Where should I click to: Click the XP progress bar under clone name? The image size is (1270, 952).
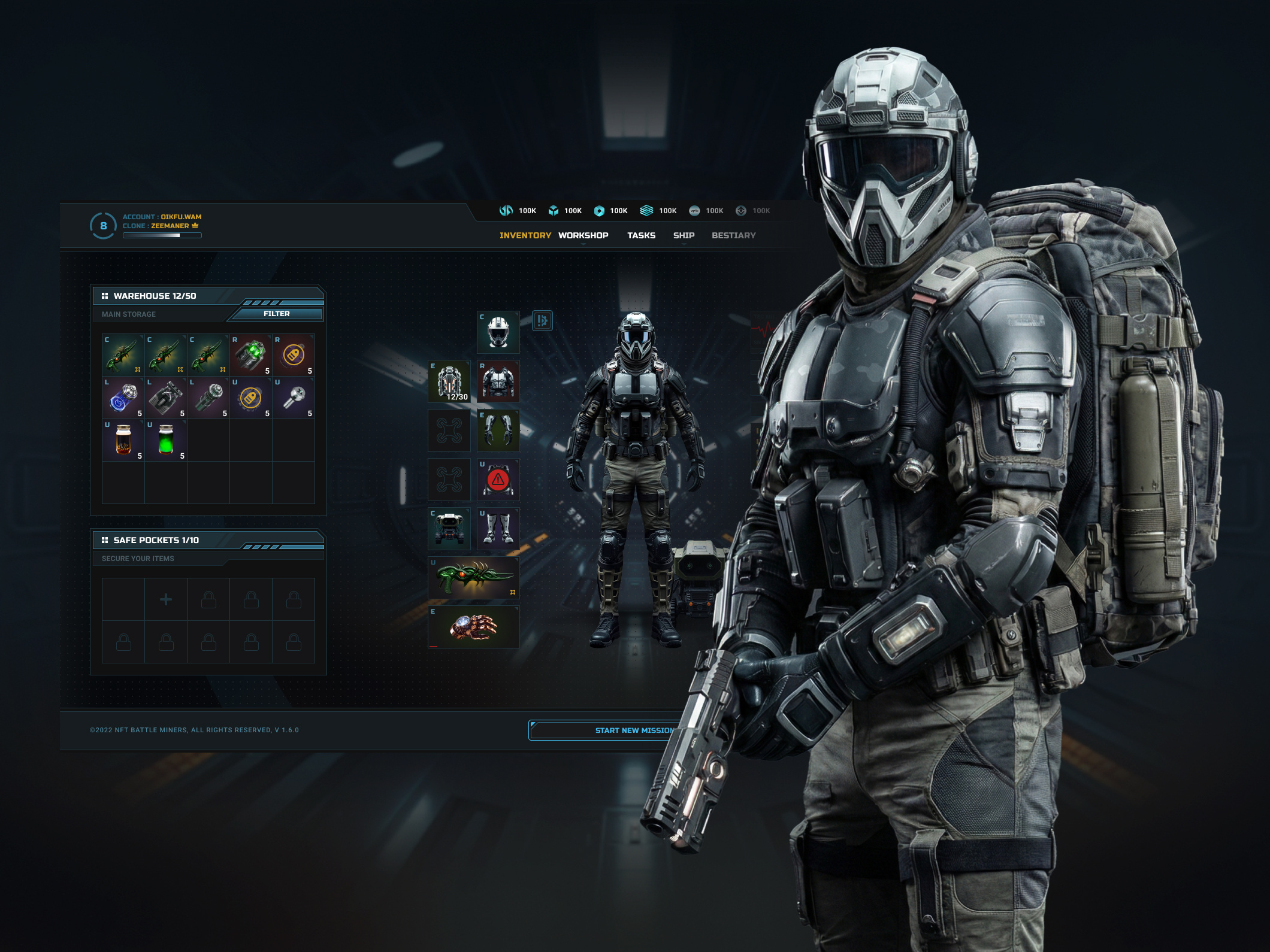162,235
